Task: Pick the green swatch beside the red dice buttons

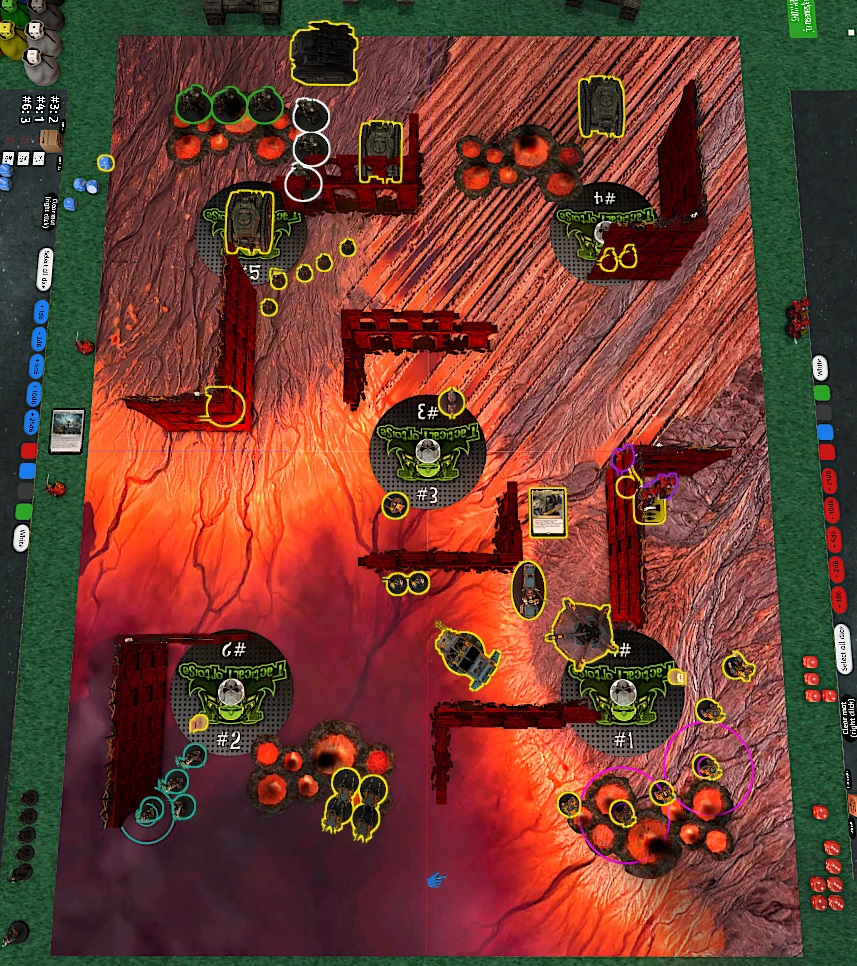Action: tap(822, 393)
